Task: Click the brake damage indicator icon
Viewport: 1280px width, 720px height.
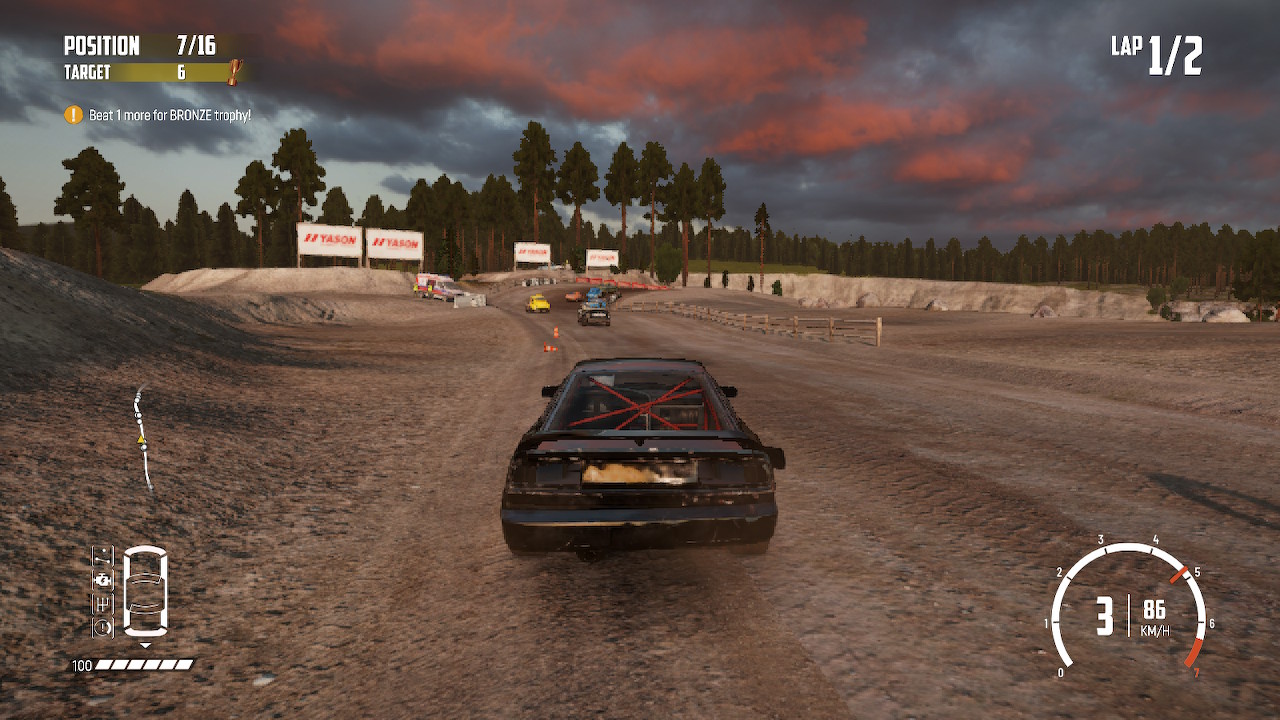Action: click(102, 628)
